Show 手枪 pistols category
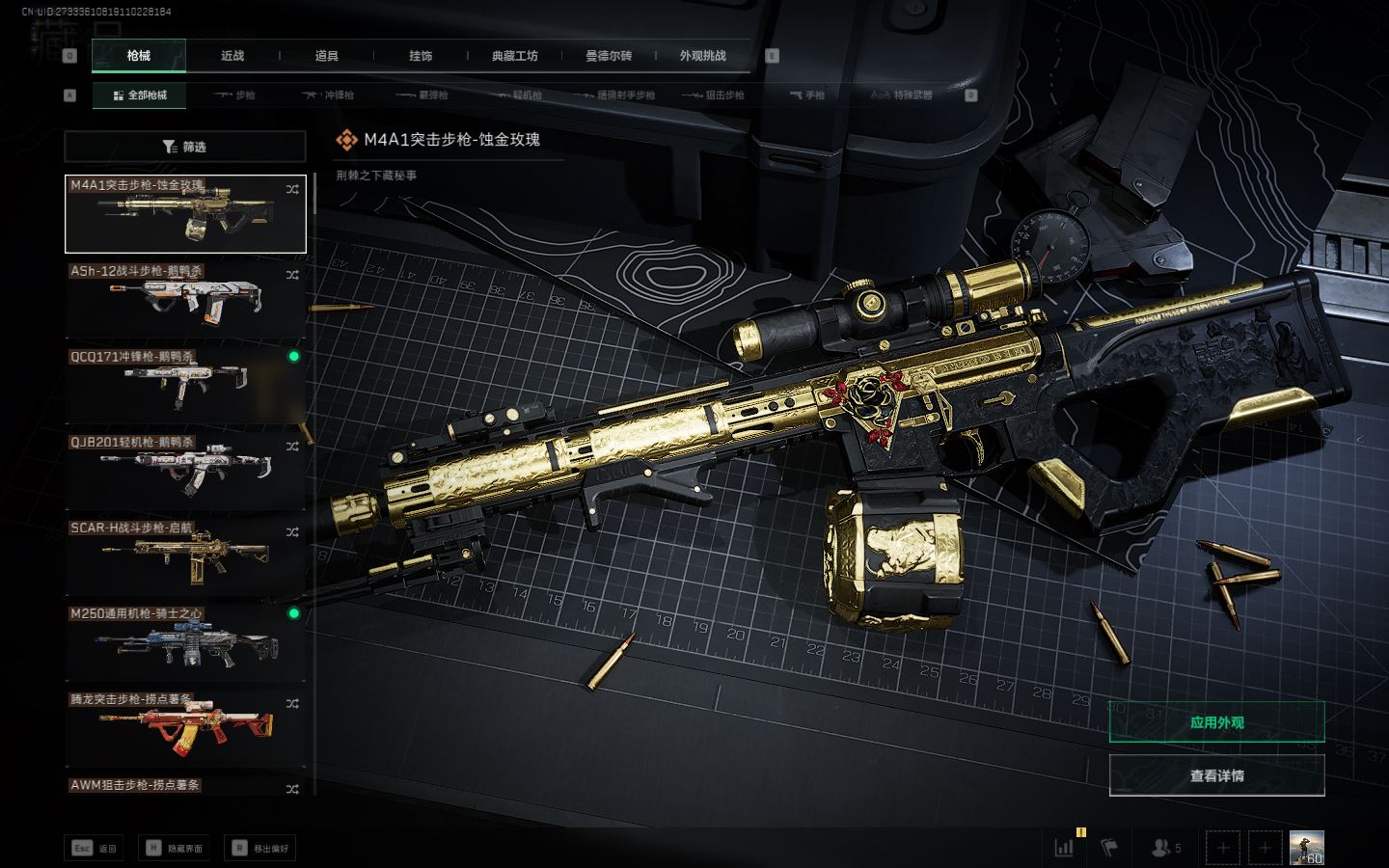This screenshot has height=868, width=1389. 807,95
